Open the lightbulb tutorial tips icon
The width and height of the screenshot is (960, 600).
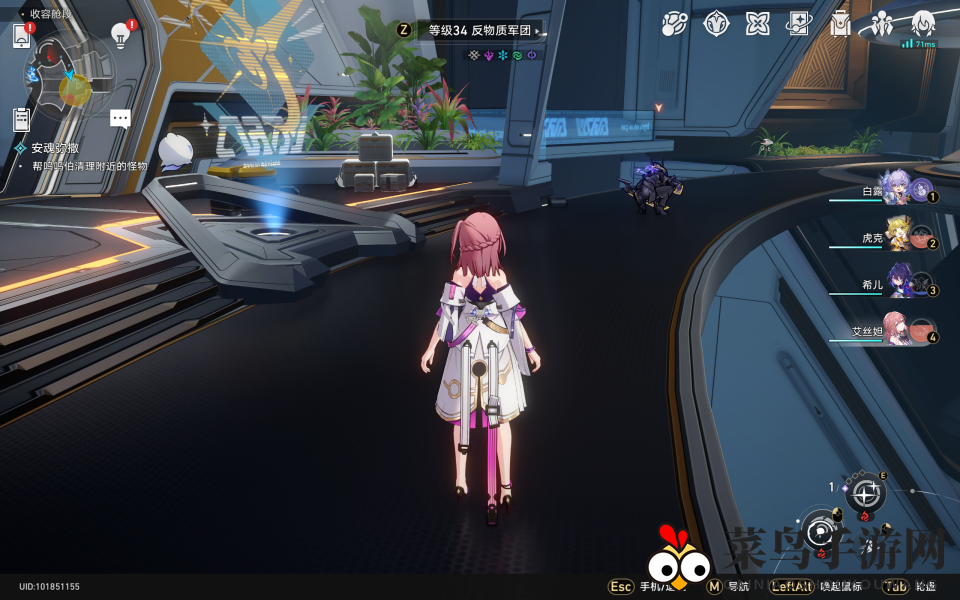point(120,36)
